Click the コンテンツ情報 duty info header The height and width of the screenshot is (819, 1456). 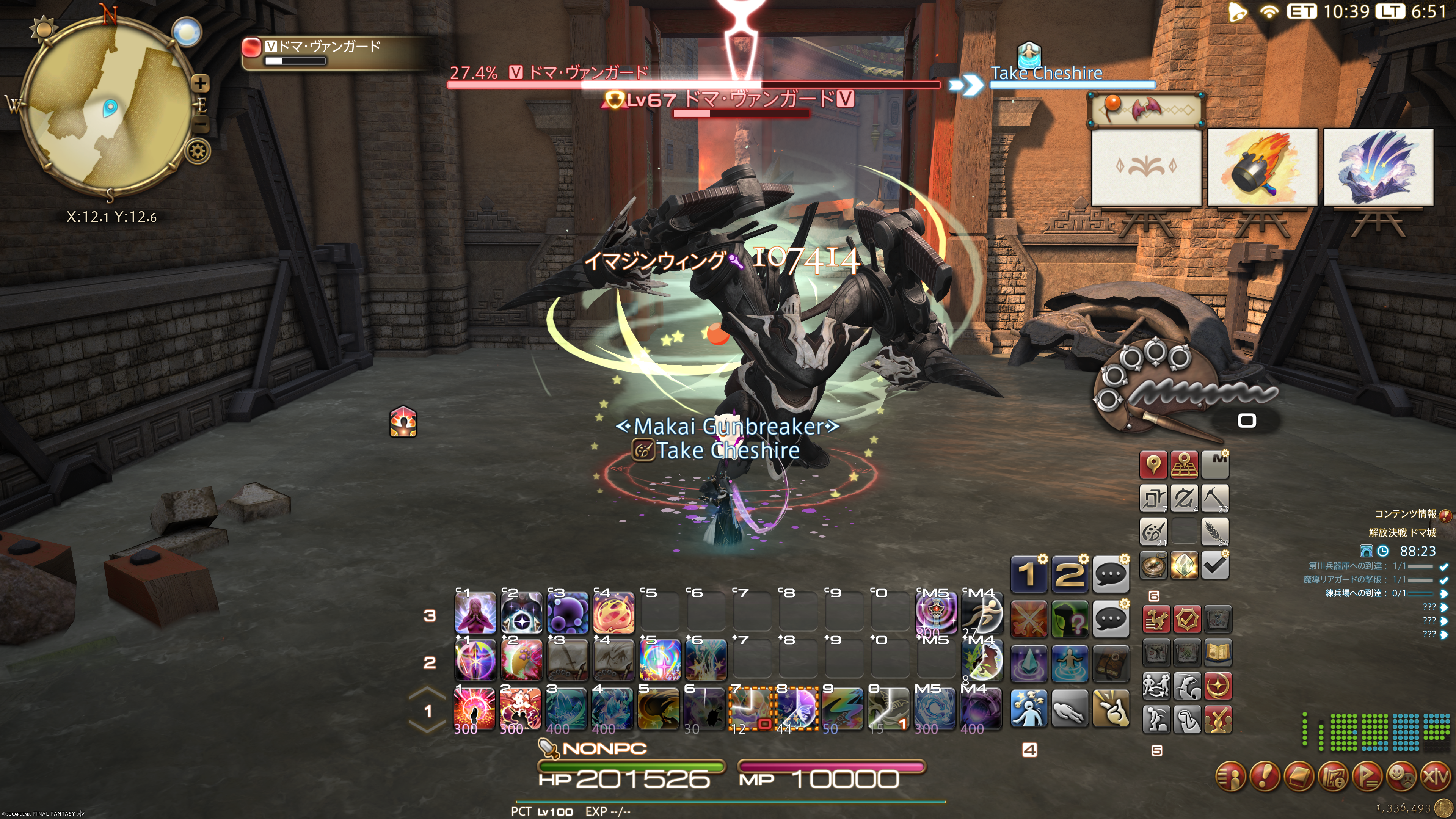pyautogui.click(x=1406, y=514)
